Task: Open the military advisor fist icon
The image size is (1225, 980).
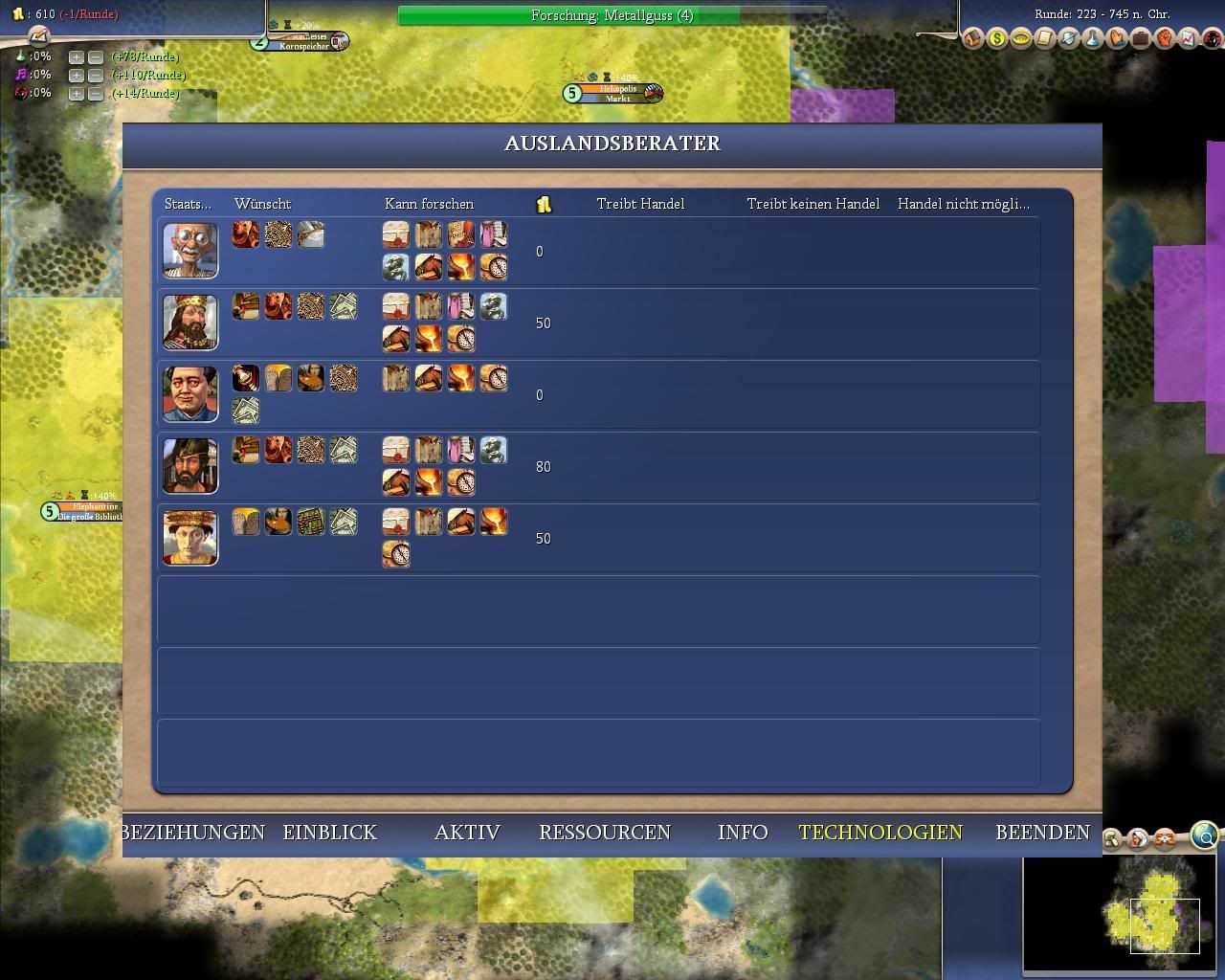Action: click(1165, 38)
